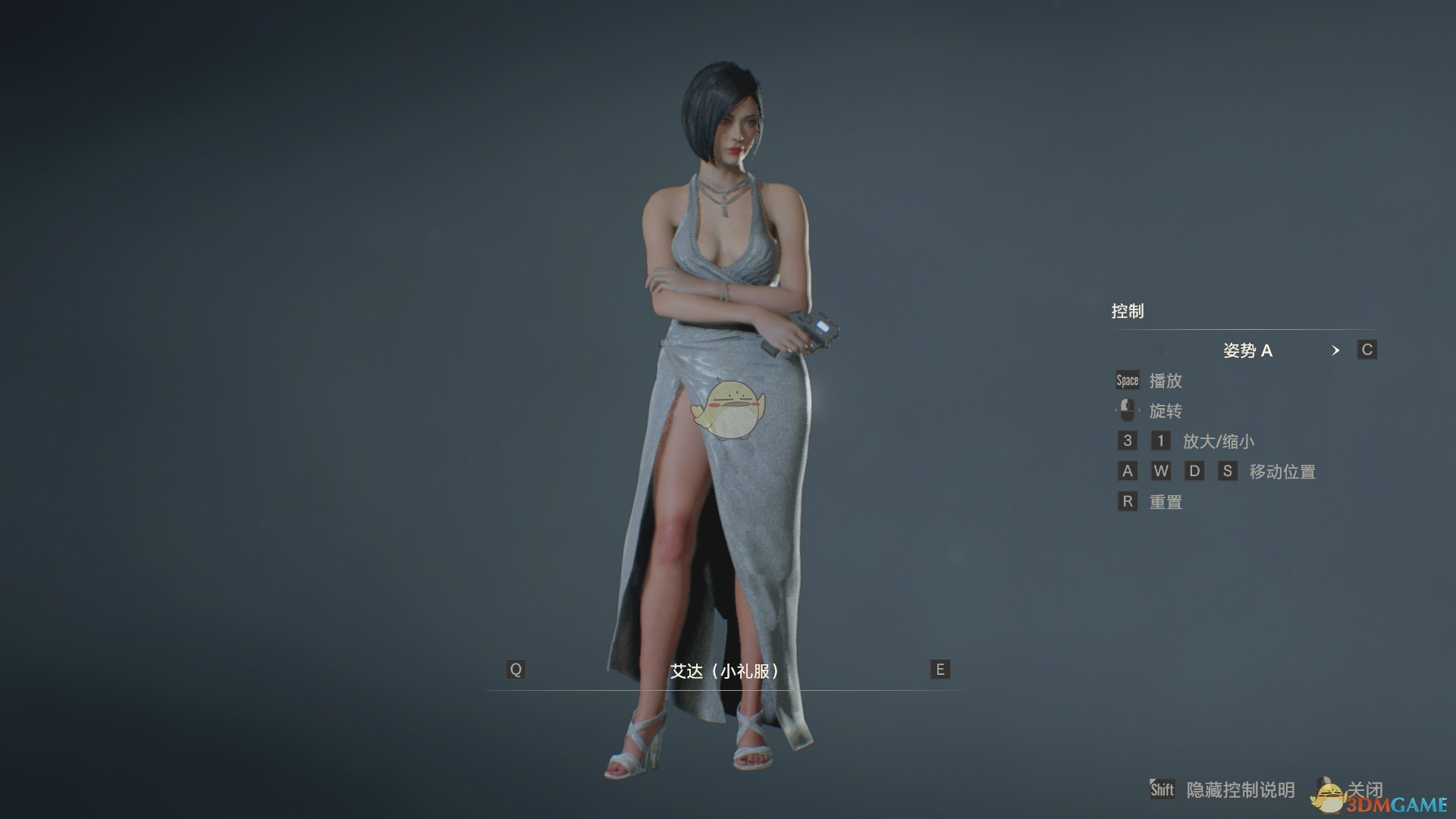
Task: Click the right chevron to select next pose
Action: coord(1335,350)
